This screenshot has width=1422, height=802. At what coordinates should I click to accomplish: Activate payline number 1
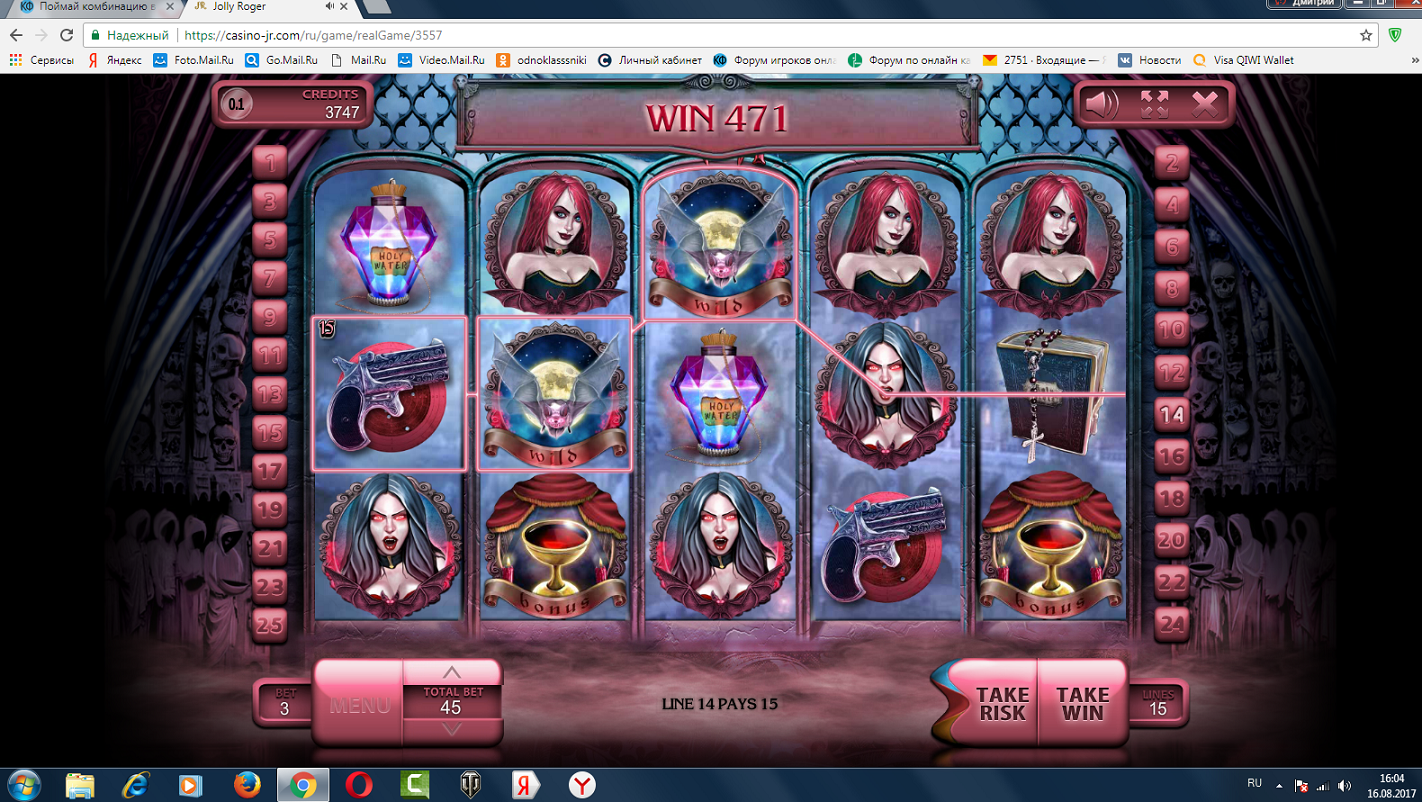point(270,162)
